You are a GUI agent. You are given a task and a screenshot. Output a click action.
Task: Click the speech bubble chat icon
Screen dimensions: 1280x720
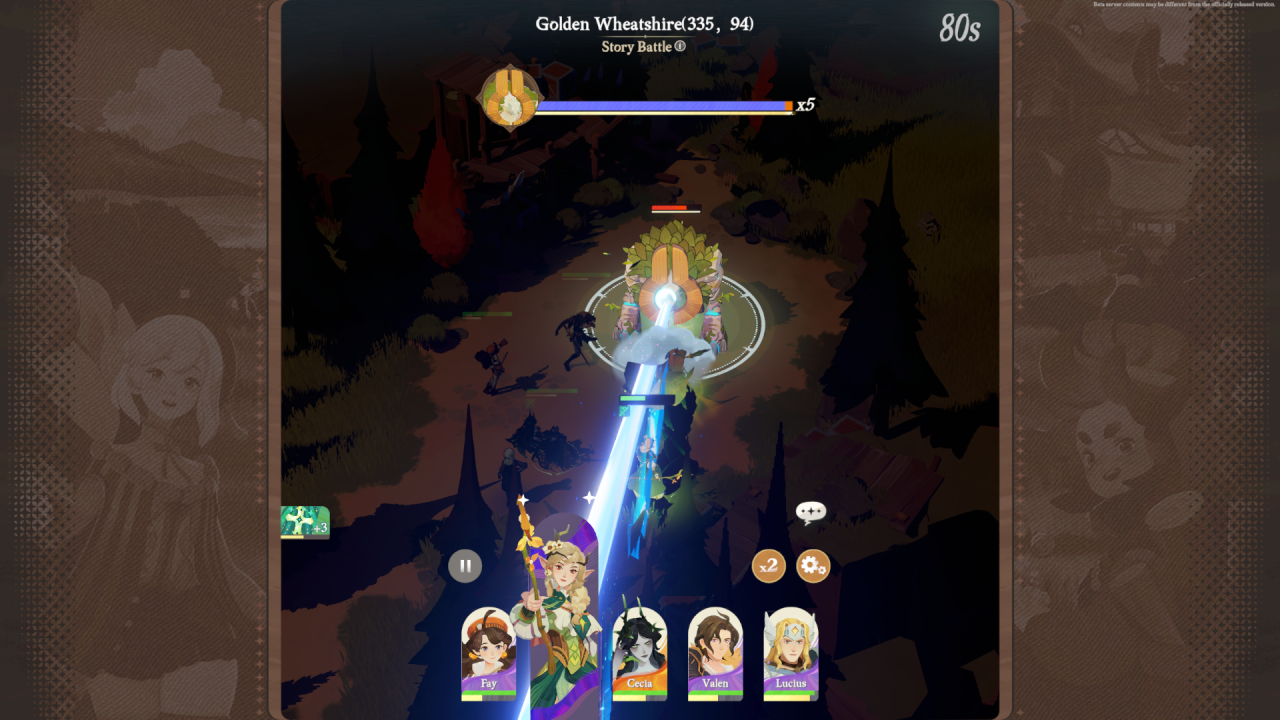pos(811,513)
